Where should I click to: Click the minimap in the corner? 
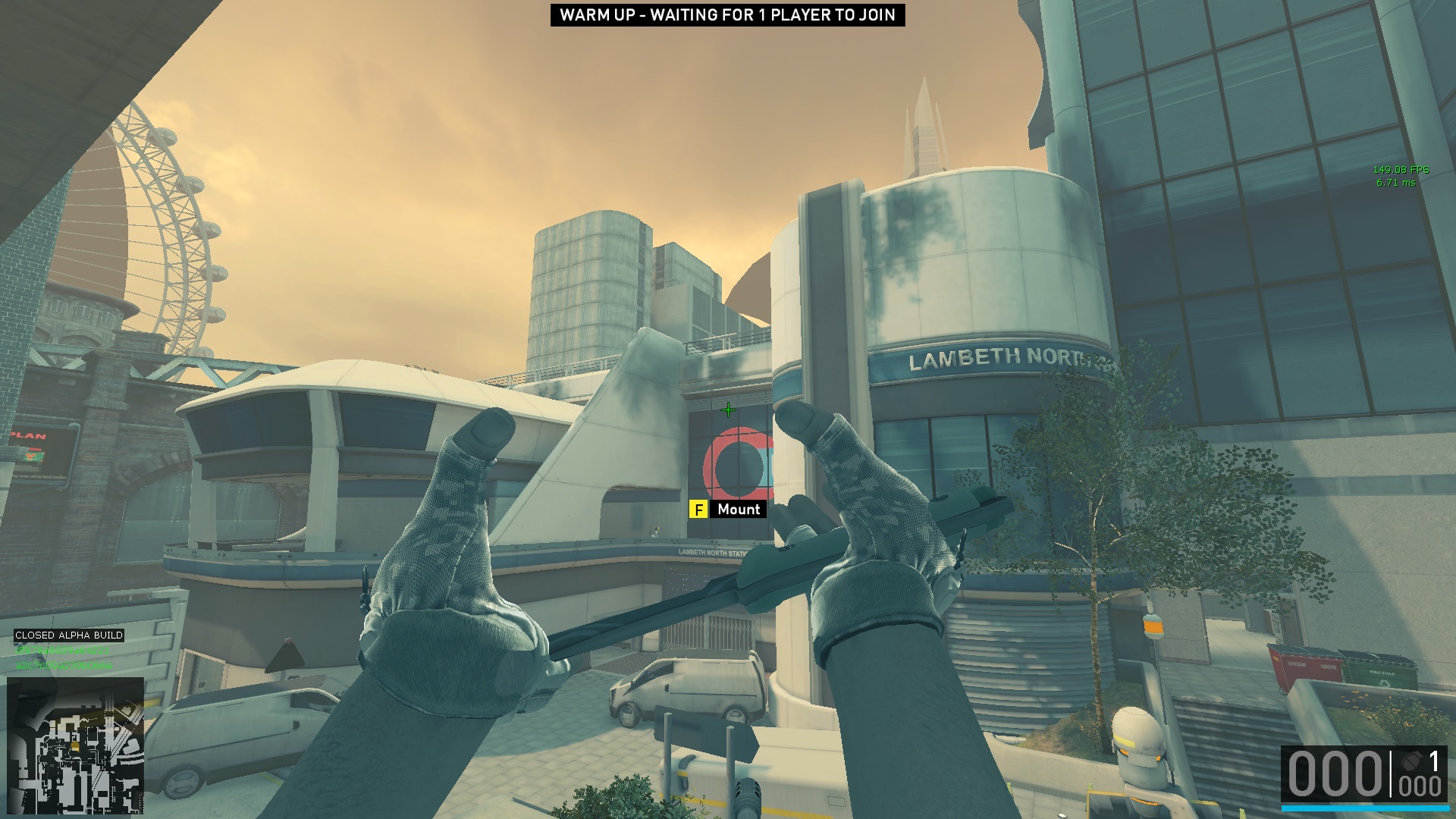pos(75,745)
